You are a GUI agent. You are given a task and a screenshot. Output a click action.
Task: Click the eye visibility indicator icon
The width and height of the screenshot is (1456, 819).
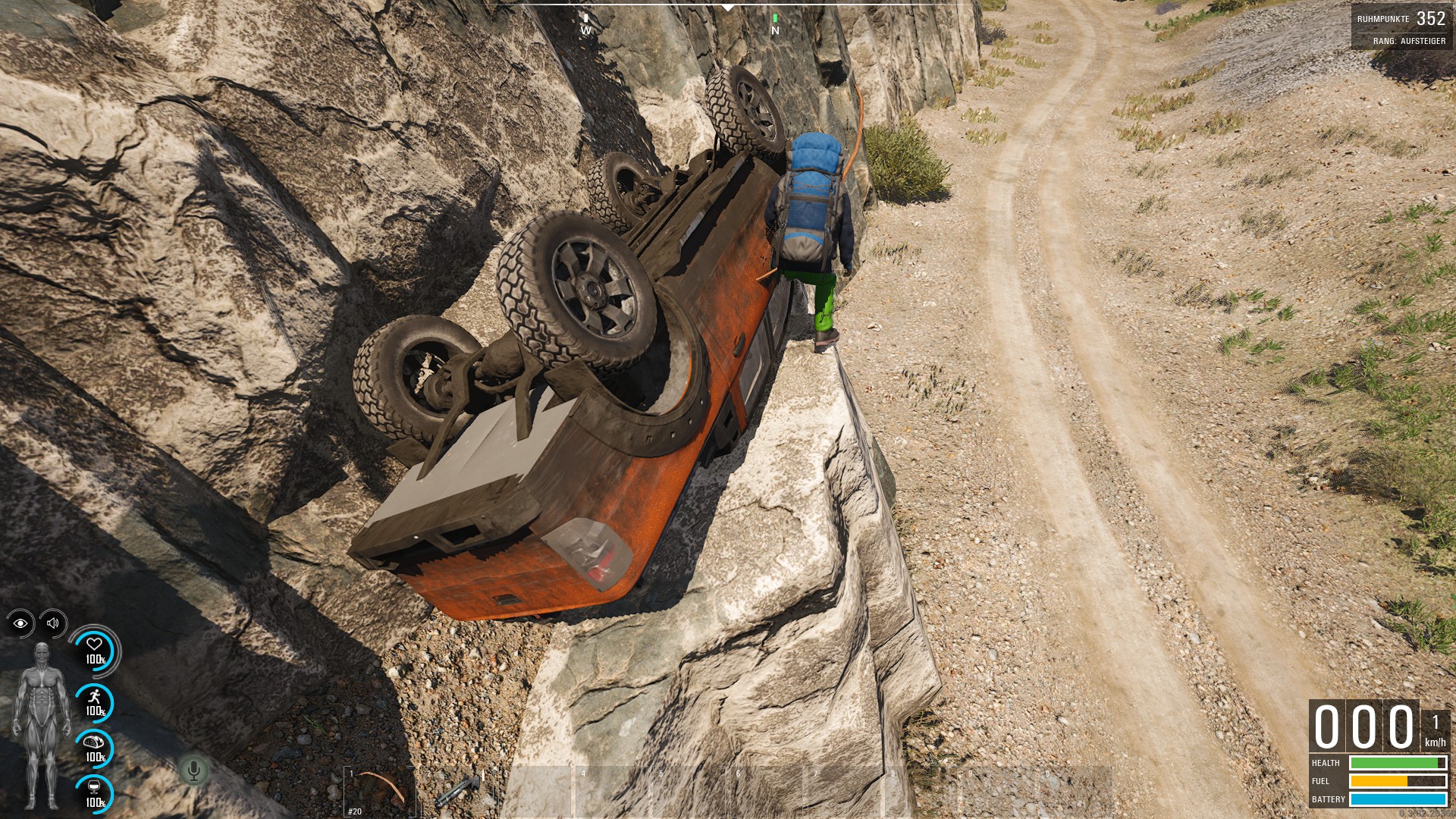[20, 623]
